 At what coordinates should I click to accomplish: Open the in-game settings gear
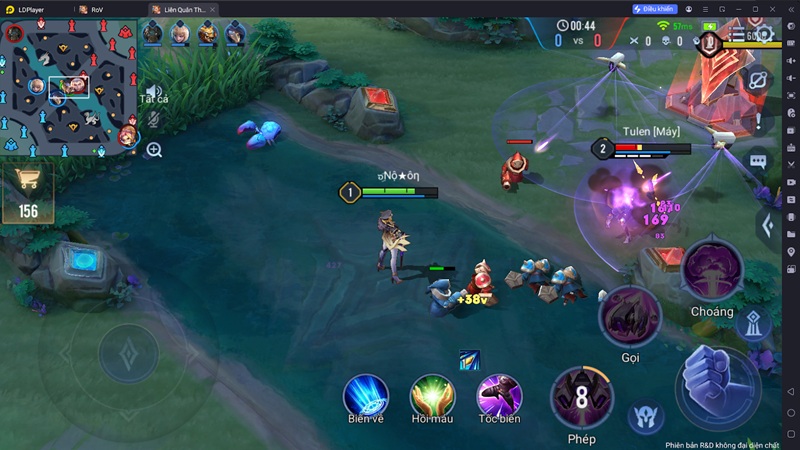(x=766, y=34)
